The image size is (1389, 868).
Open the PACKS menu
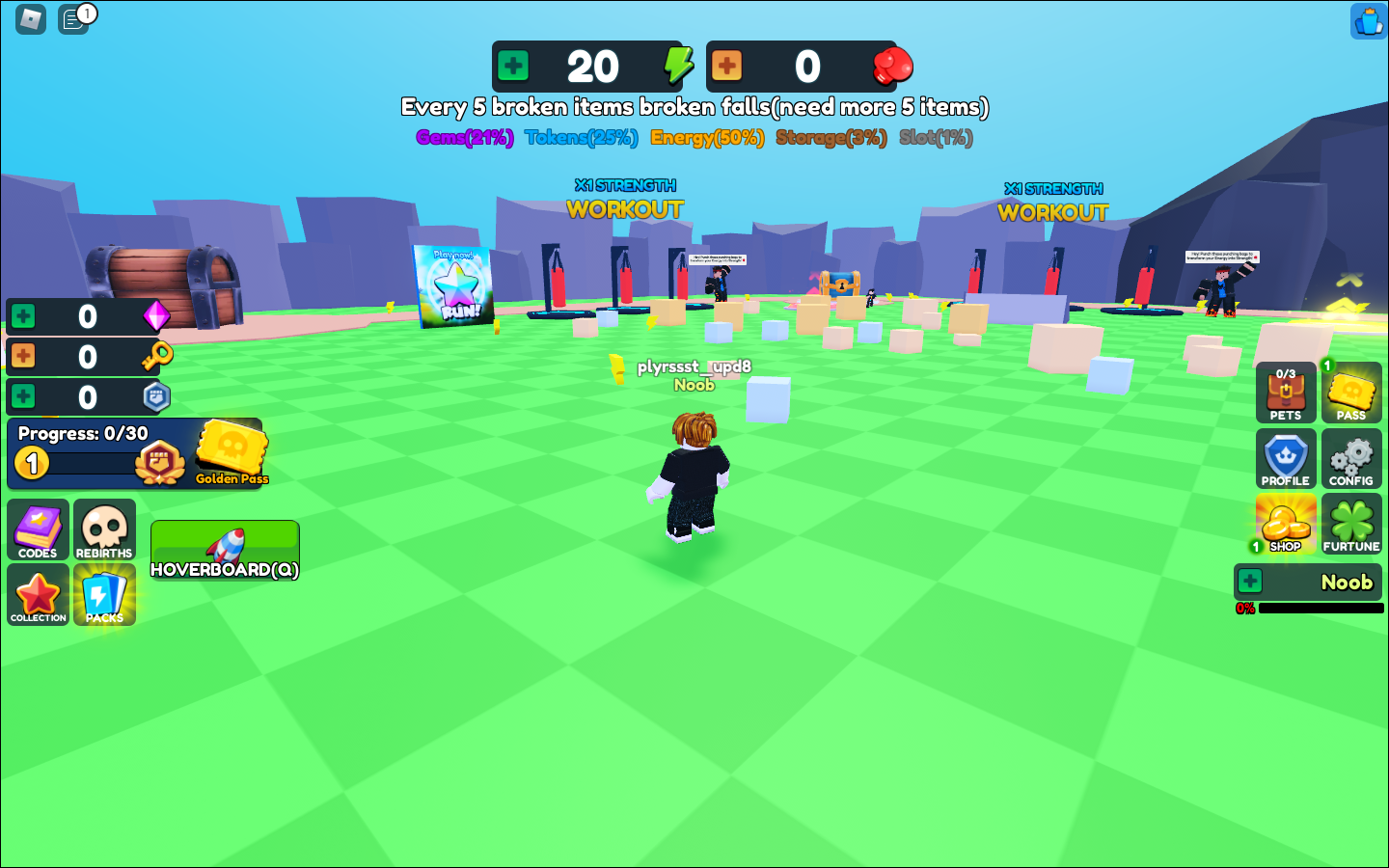pyautogui.click(x=104, y=595)
